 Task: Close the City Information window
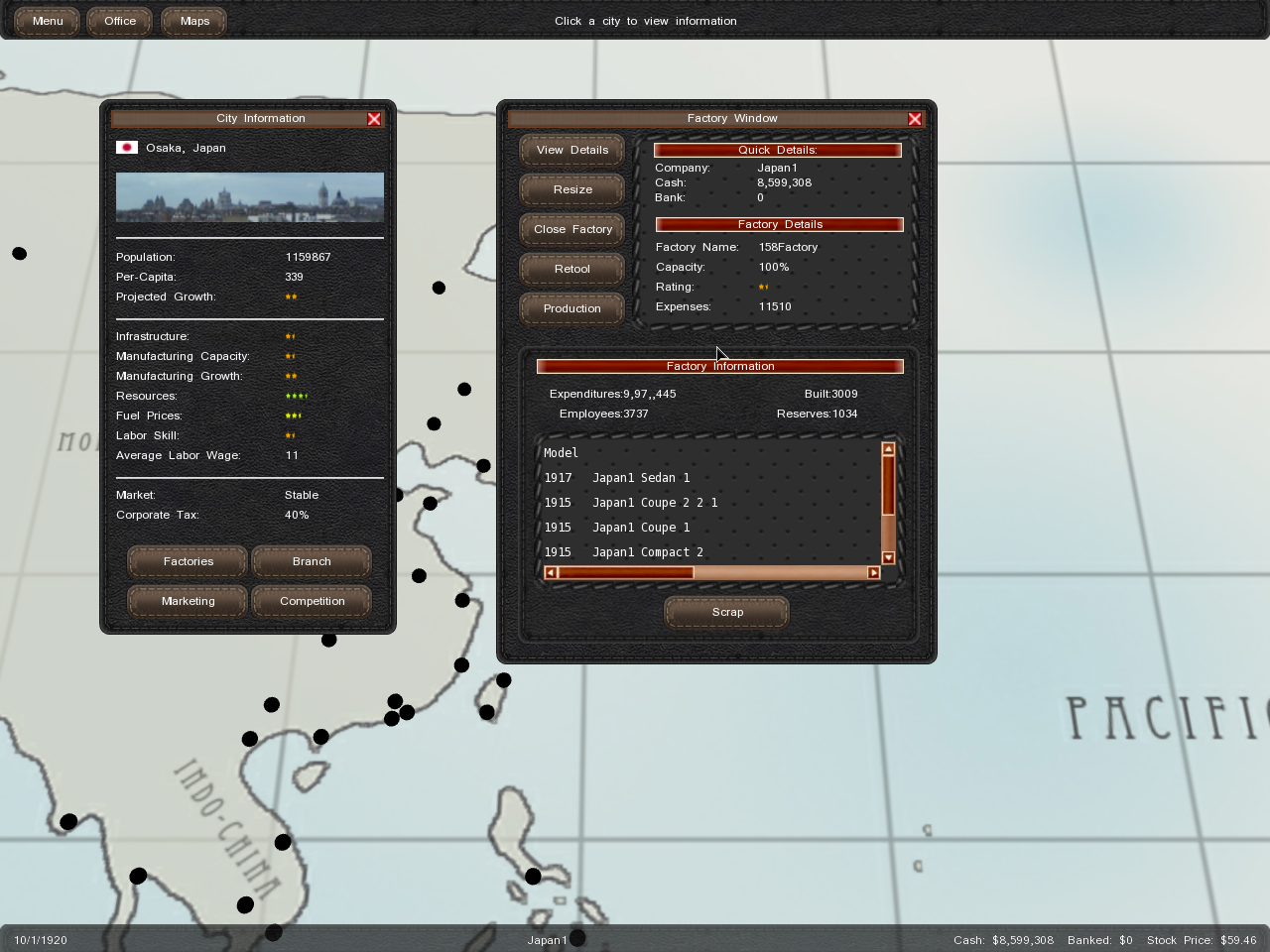click(374, 119)
